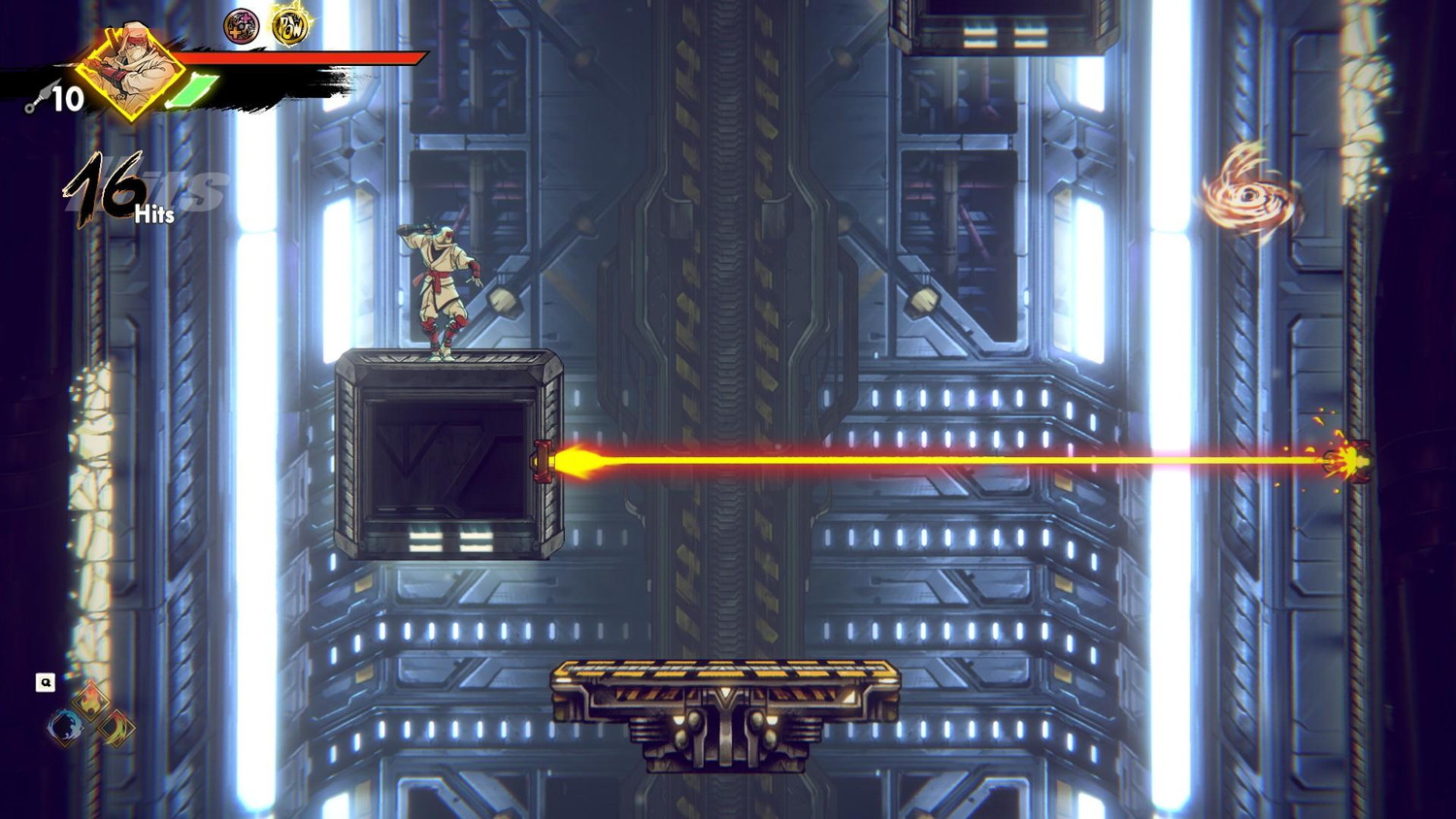This screenshot has width=1456, height=819.
Task: Click the kunai ammo icon
Action: tap(35, 99)
